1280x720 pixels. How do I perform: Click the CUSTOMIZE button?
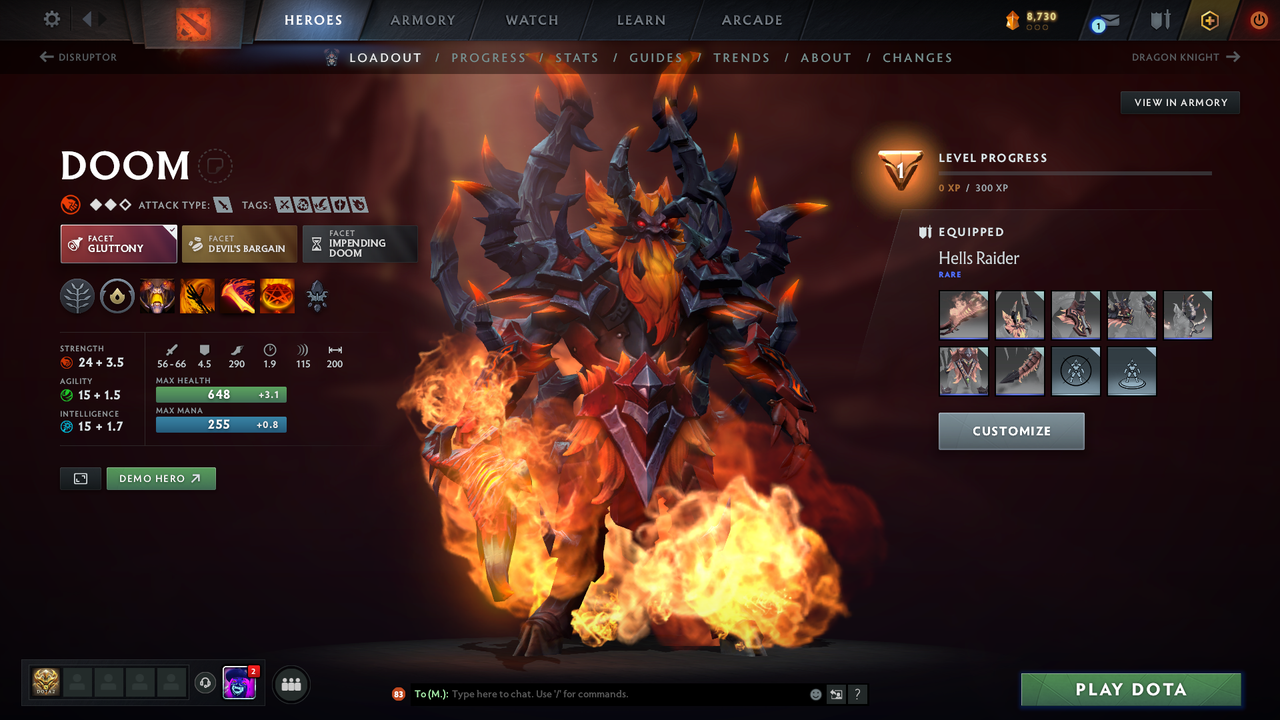(1011, 431)
